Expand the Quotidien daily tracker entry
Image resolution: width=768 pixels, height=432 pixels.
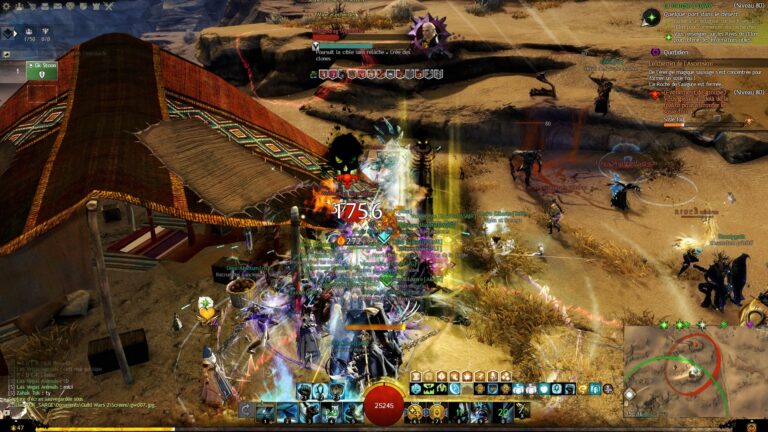coord(663,52)
